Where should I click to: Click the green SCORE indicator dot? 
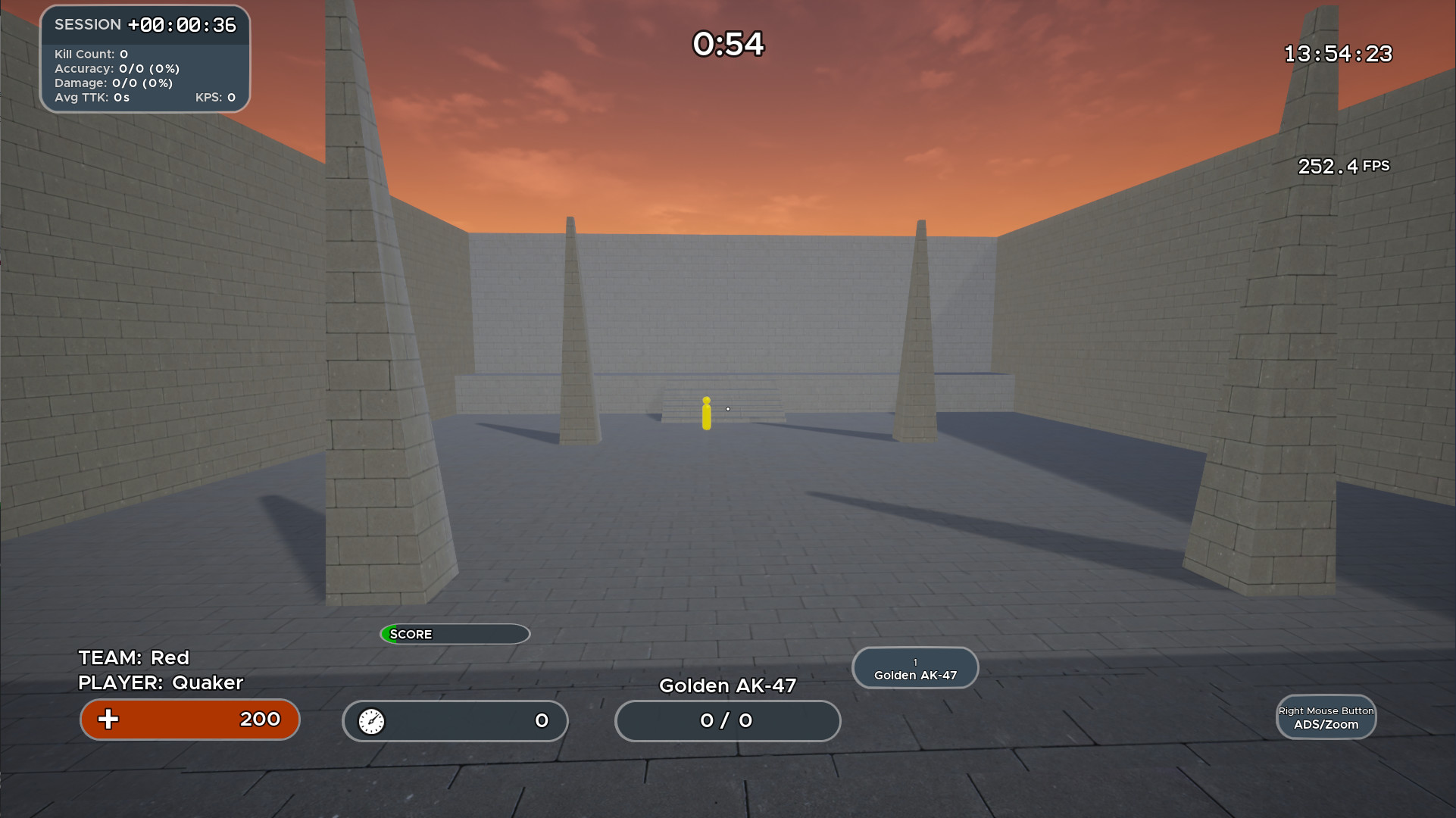click(391, 634)
